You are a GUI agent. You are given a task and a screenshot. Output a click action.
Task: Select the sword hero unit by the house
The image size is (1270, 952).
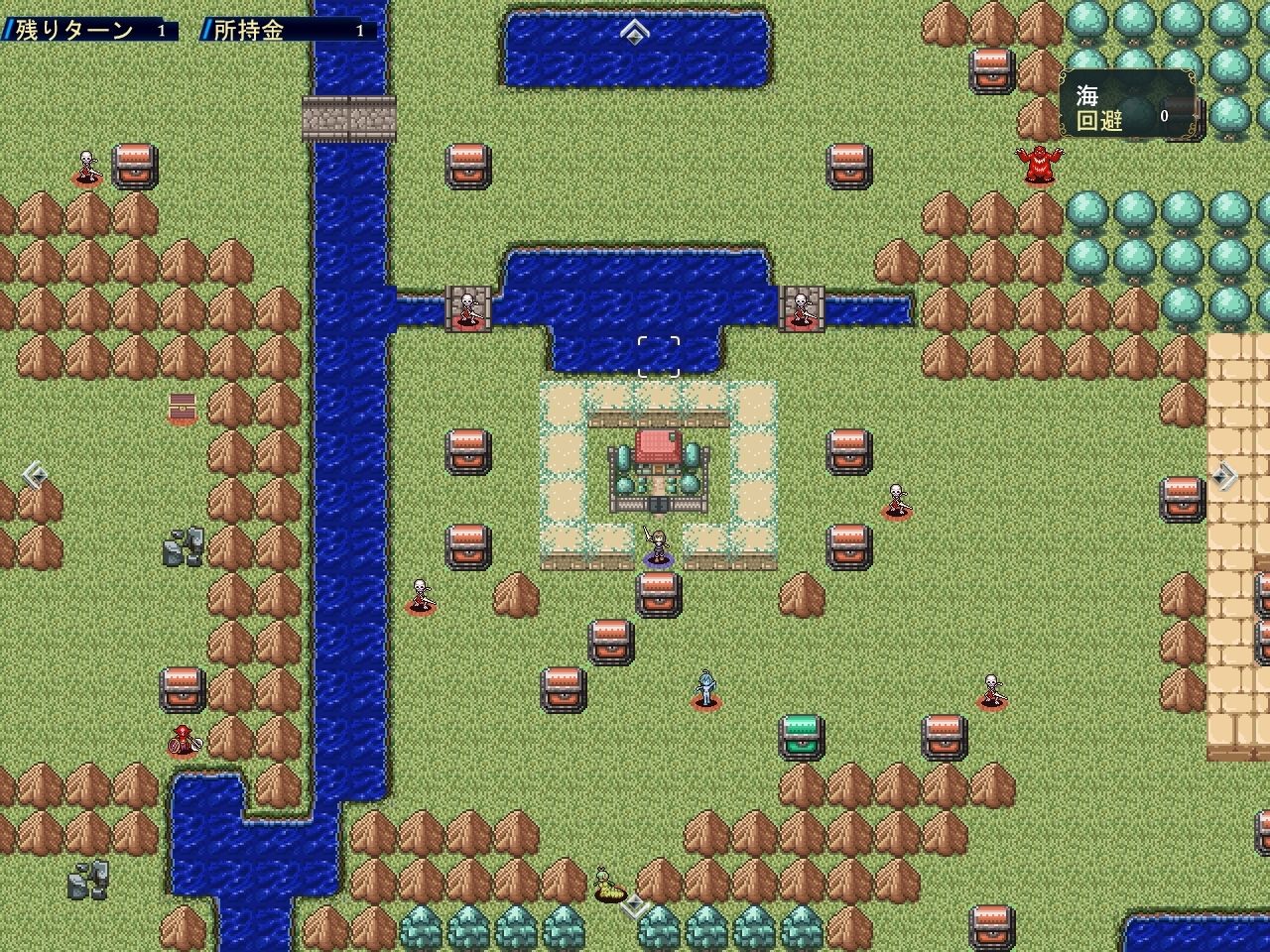[x=657, y=547]
